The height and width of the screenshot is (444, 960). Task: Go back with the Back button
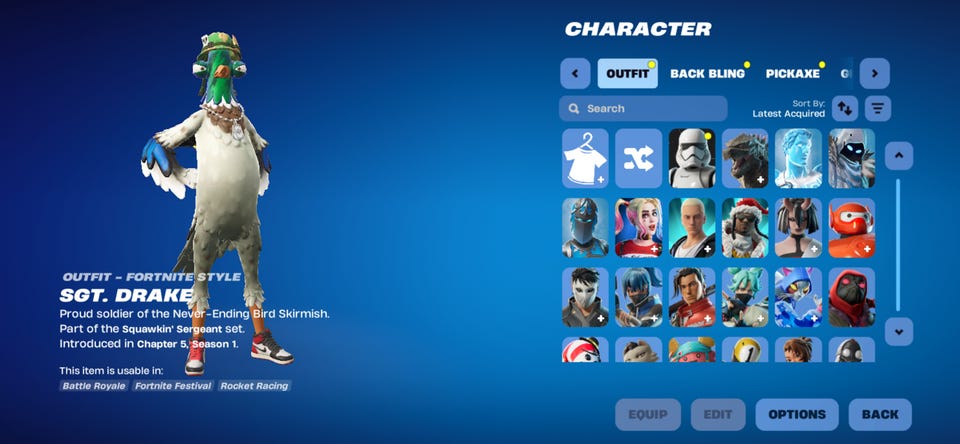[x=880, y=414]
